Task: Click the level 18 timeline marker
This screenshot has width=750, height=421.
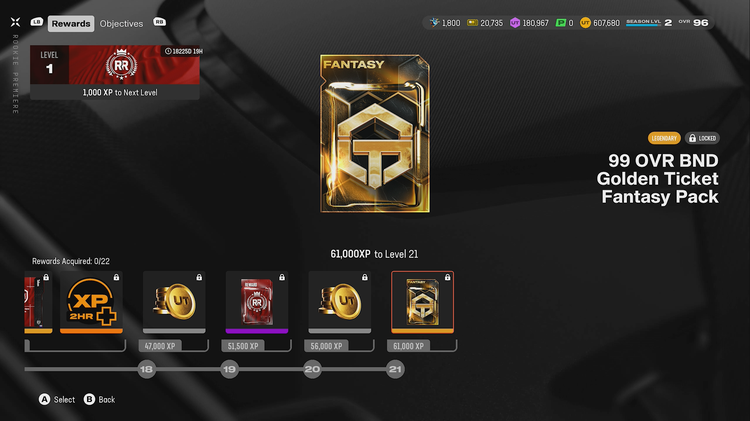Action: 147,369
